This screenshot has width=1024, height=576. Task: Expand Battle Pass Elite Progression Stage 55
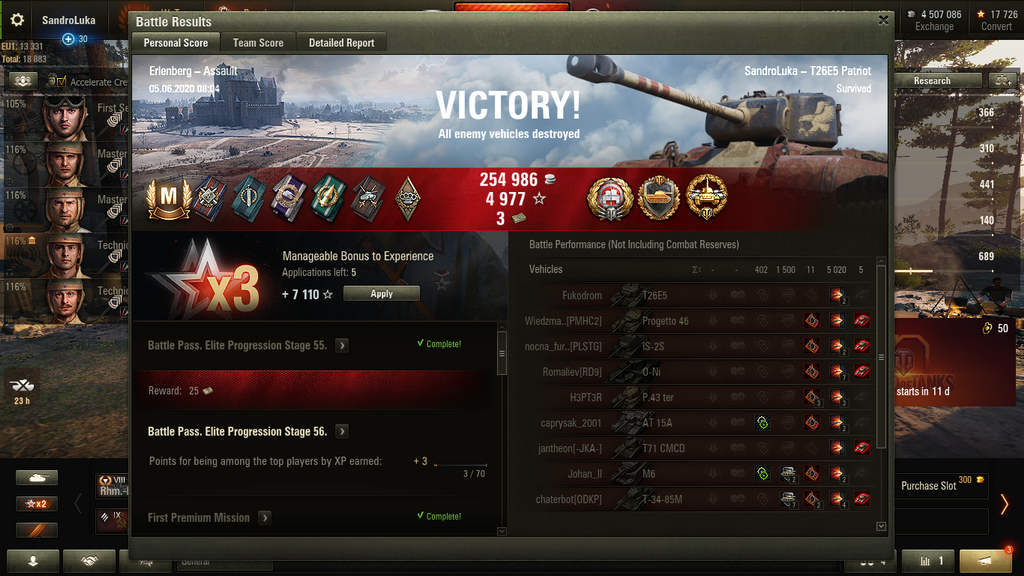[342, 345]
